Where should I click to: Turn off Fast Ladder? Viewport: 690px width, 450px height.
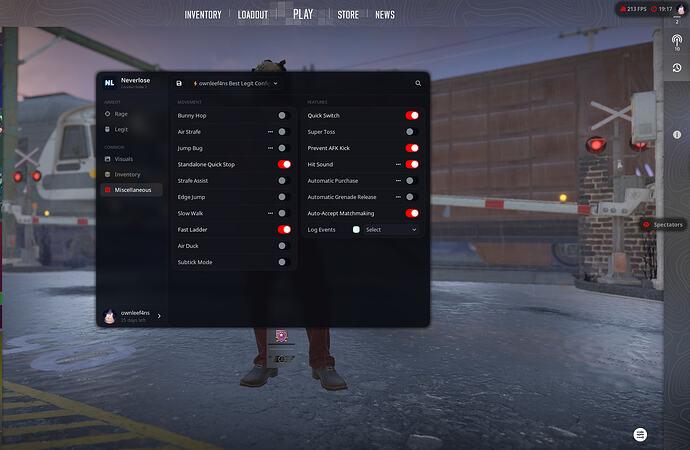[284, 229]
